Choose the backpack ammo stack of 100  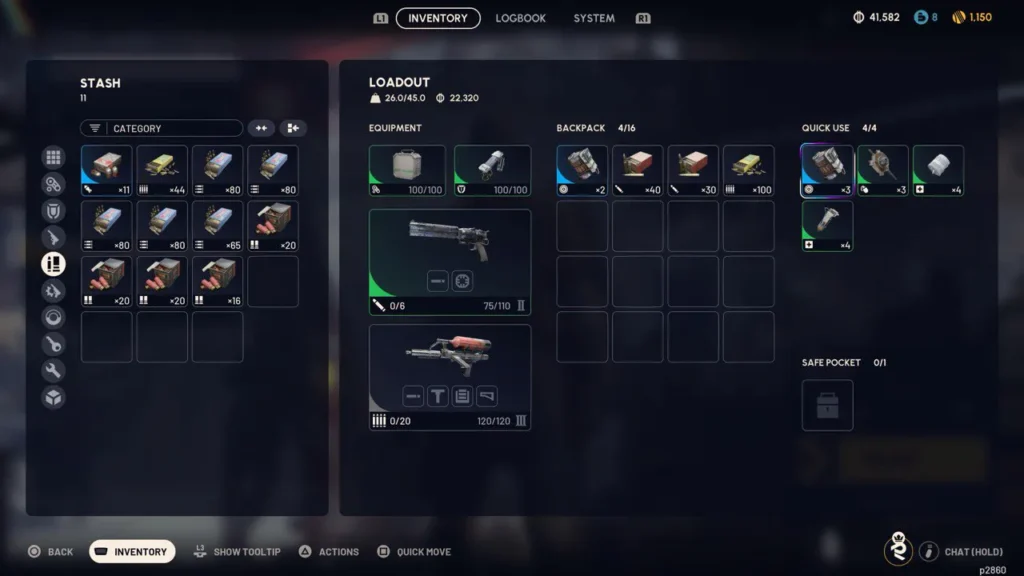point(748,171)
